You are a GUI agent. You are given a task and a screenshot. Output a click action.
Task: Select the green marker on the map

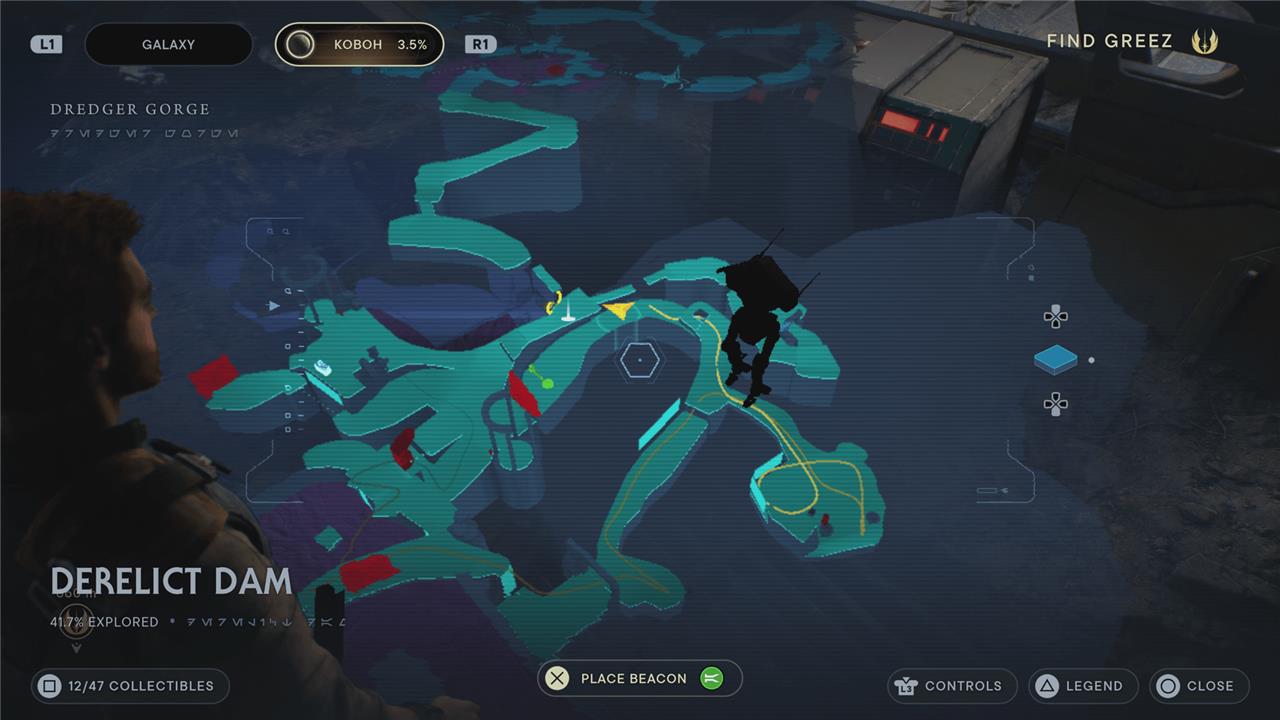(x=540, y=378)
